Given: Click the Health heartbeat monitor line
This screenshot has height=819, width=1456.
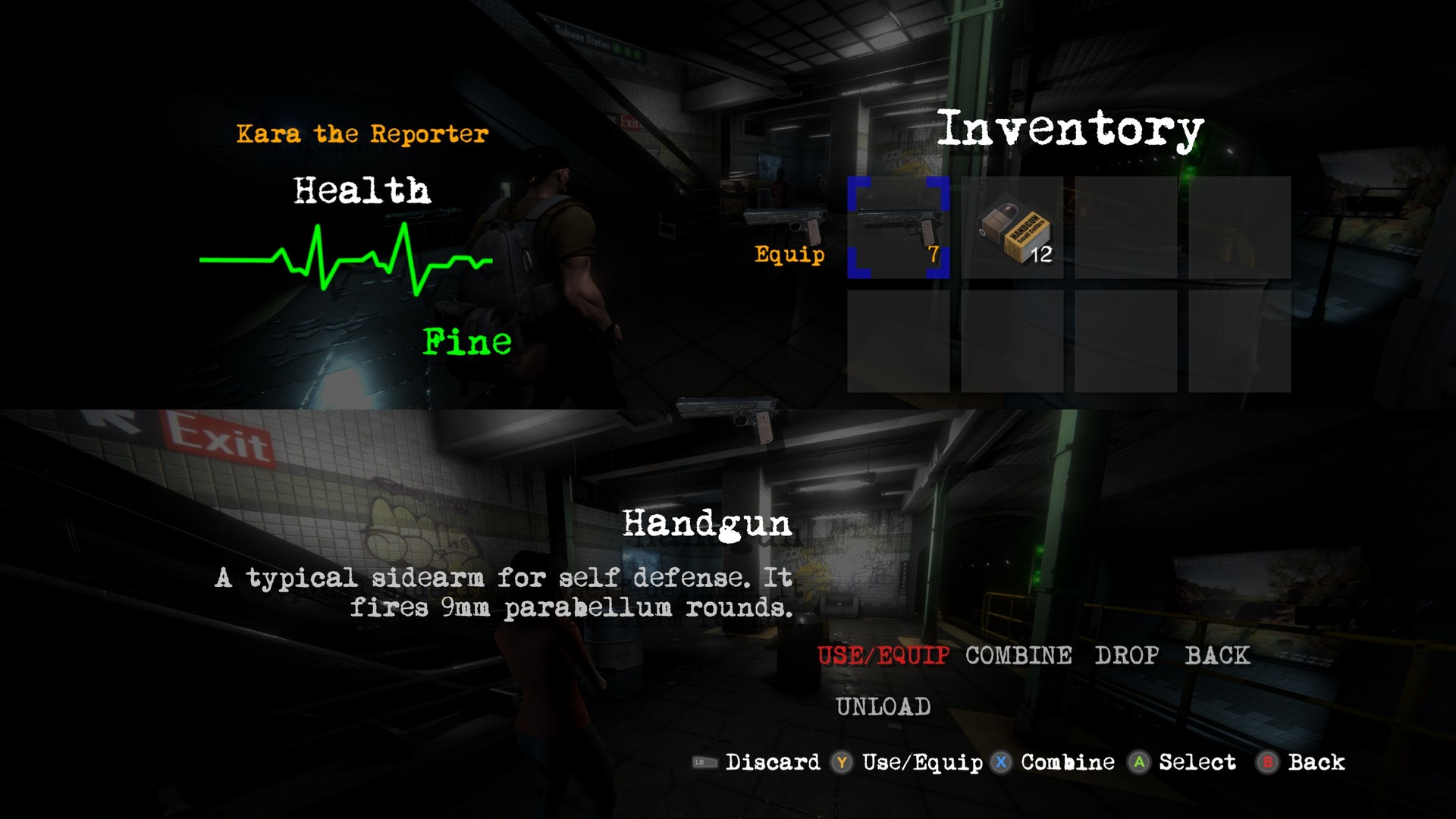Looking at the screenshot, I should click(345, 258).
